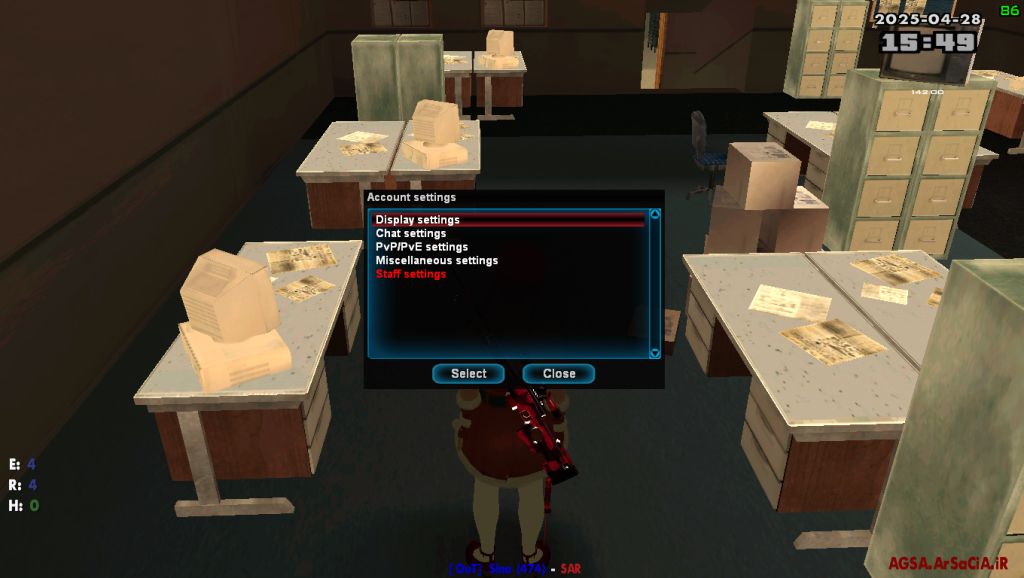Image resolution: width=1024 pixels, height=578 pixels.
Task: Open Miscellaneous settings
Action: [436, 261]
